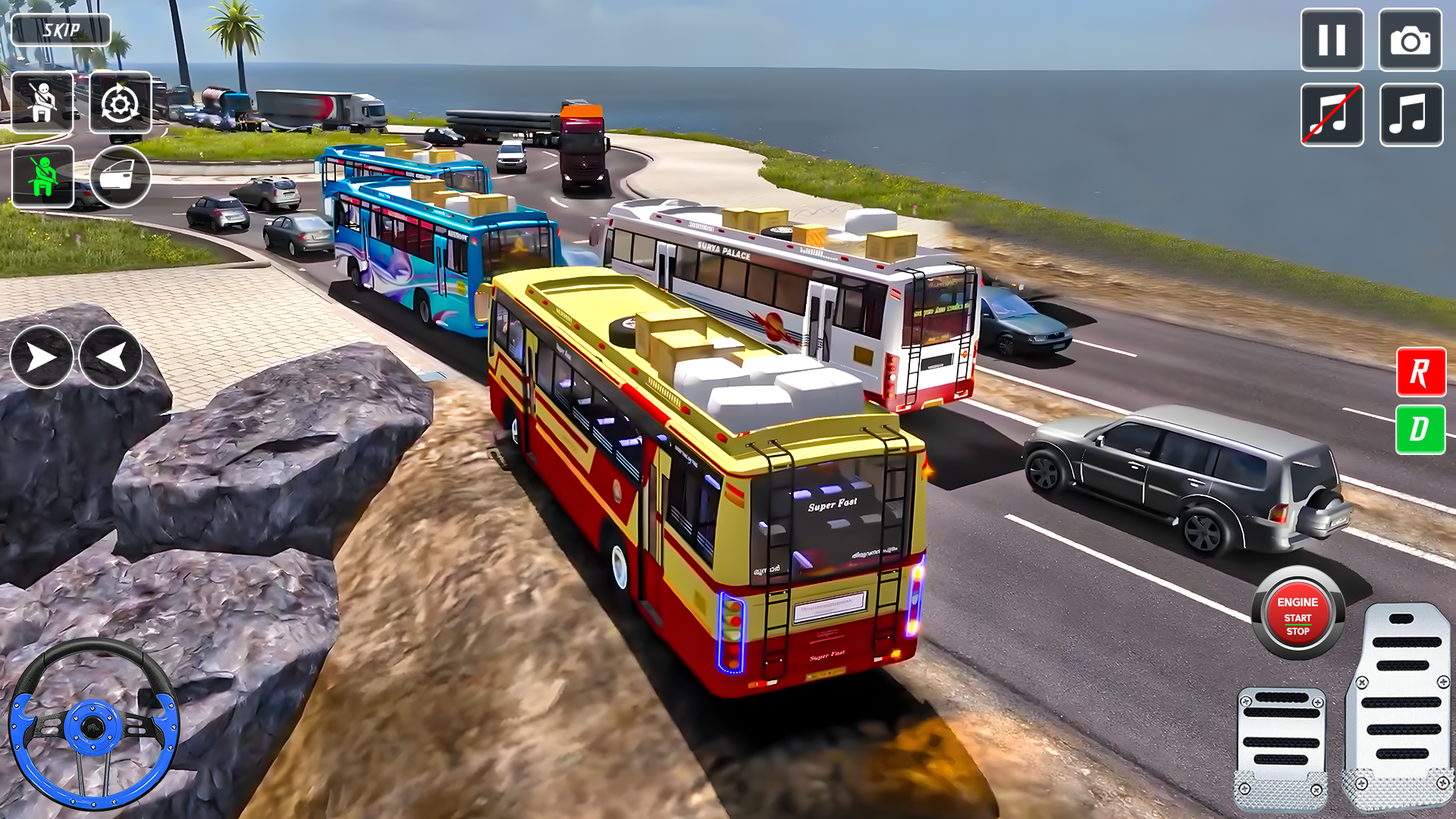
Task: Tap the left-pointing arrow indicator button
Action: coord(111,357)
